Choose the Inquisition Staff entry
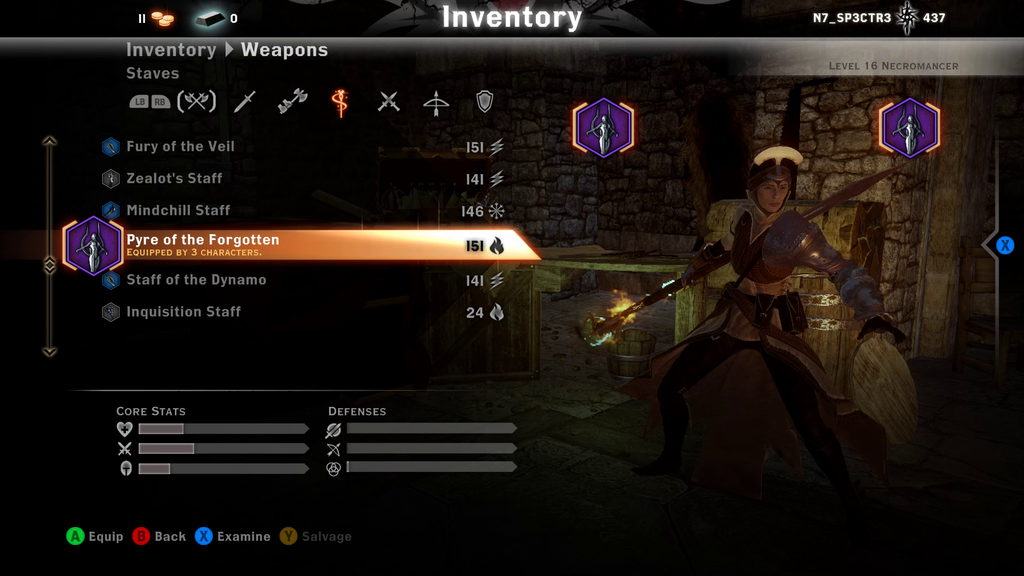 click(x=183, y=312)
